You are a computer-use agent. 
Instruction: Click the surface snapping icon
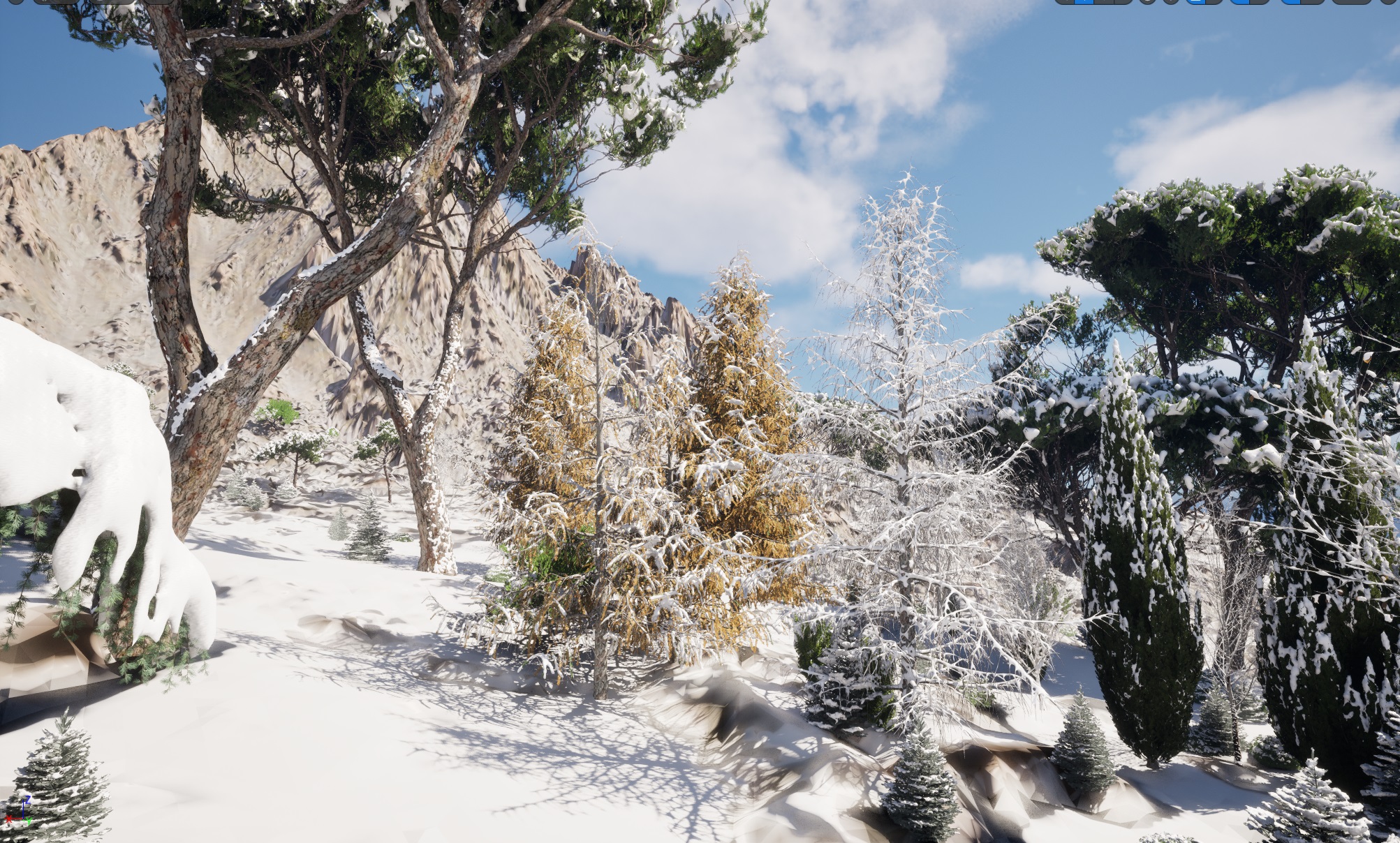tap(1170, 4)
